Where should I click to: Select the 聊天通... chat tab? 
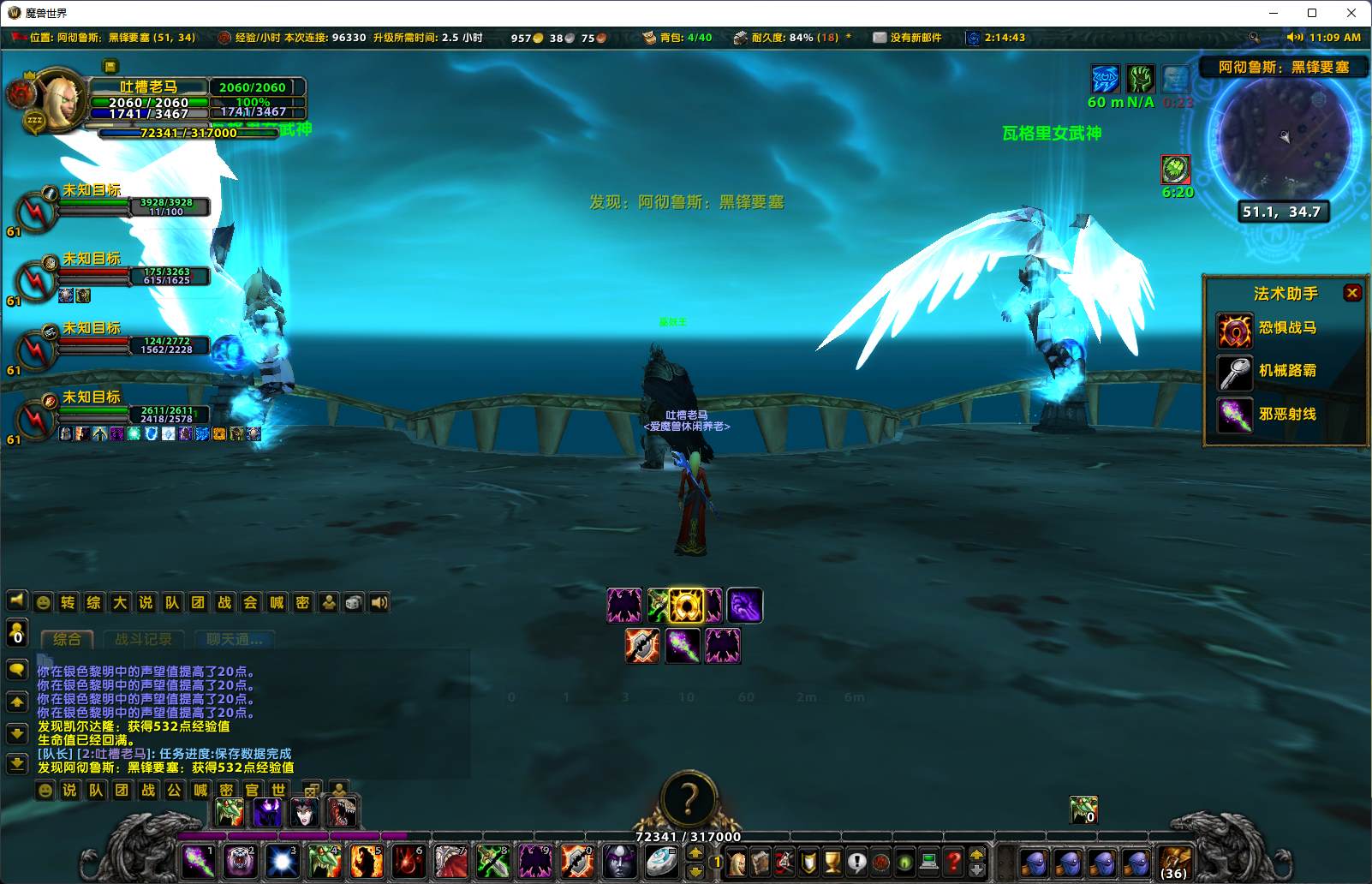pos(234,640)
